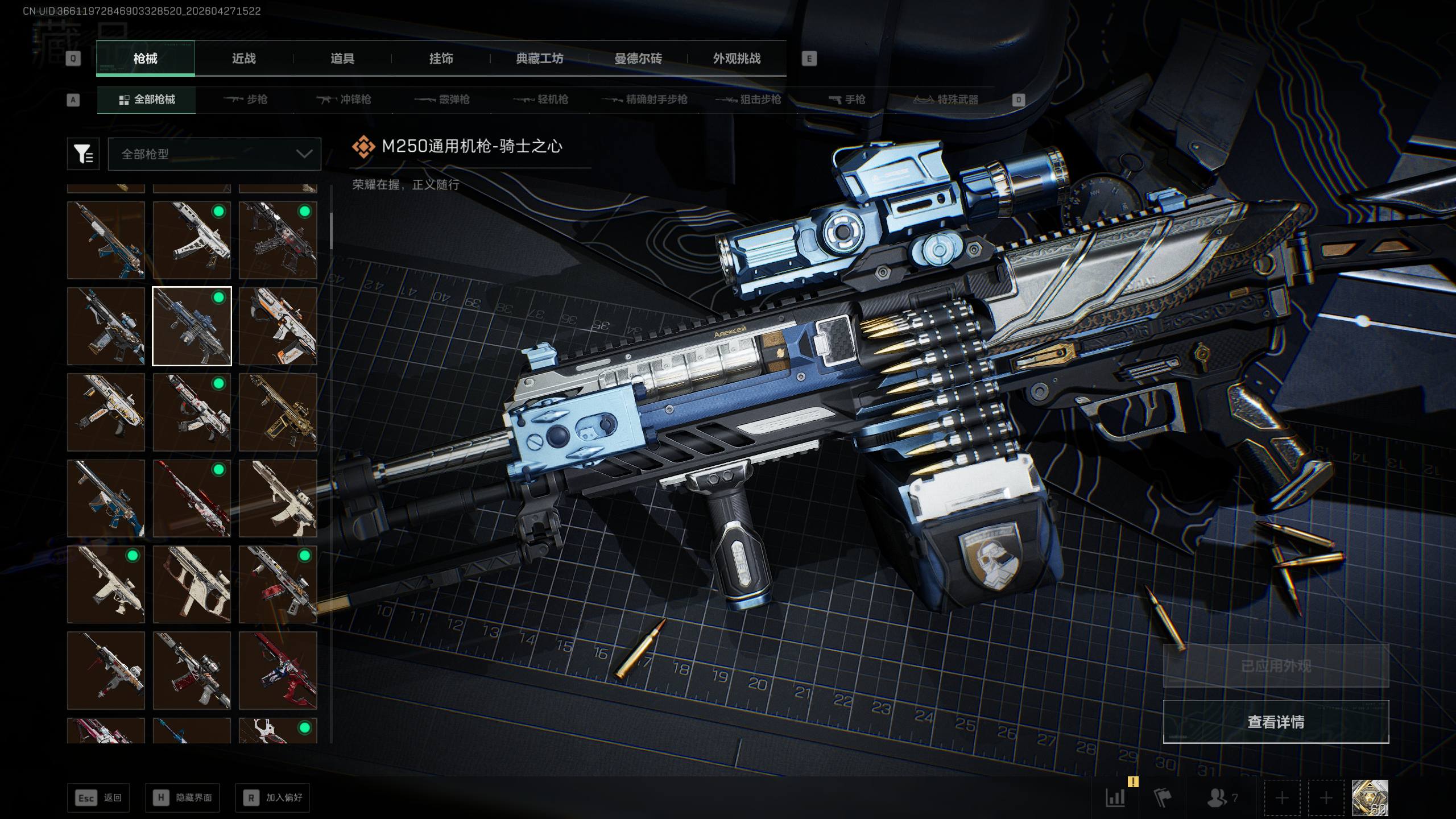Open the 典藏工坊 tab
The width and height of the screenshot is (1456, 819).
click(x=539, y=58)
